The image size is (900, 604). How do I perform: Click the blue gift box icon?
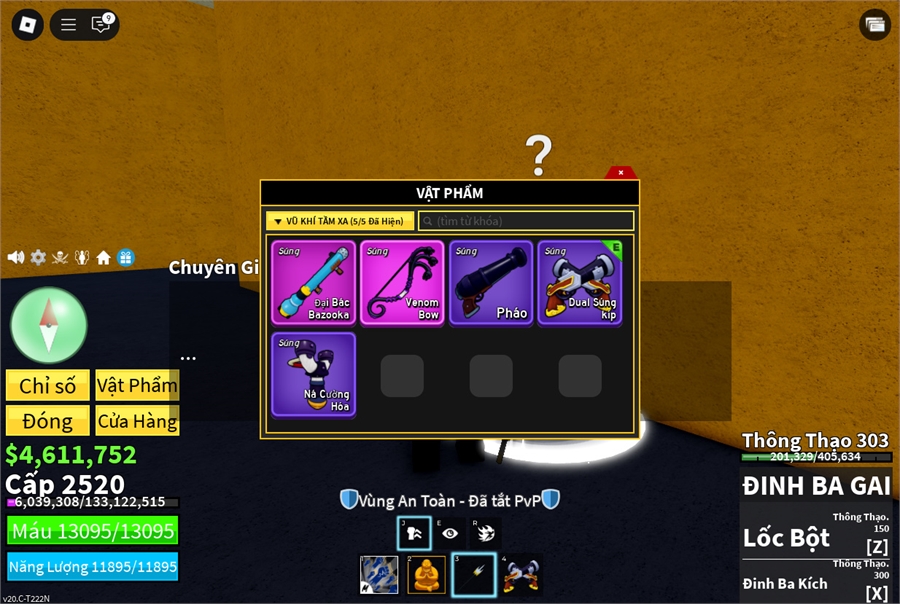tap(125, 257)
